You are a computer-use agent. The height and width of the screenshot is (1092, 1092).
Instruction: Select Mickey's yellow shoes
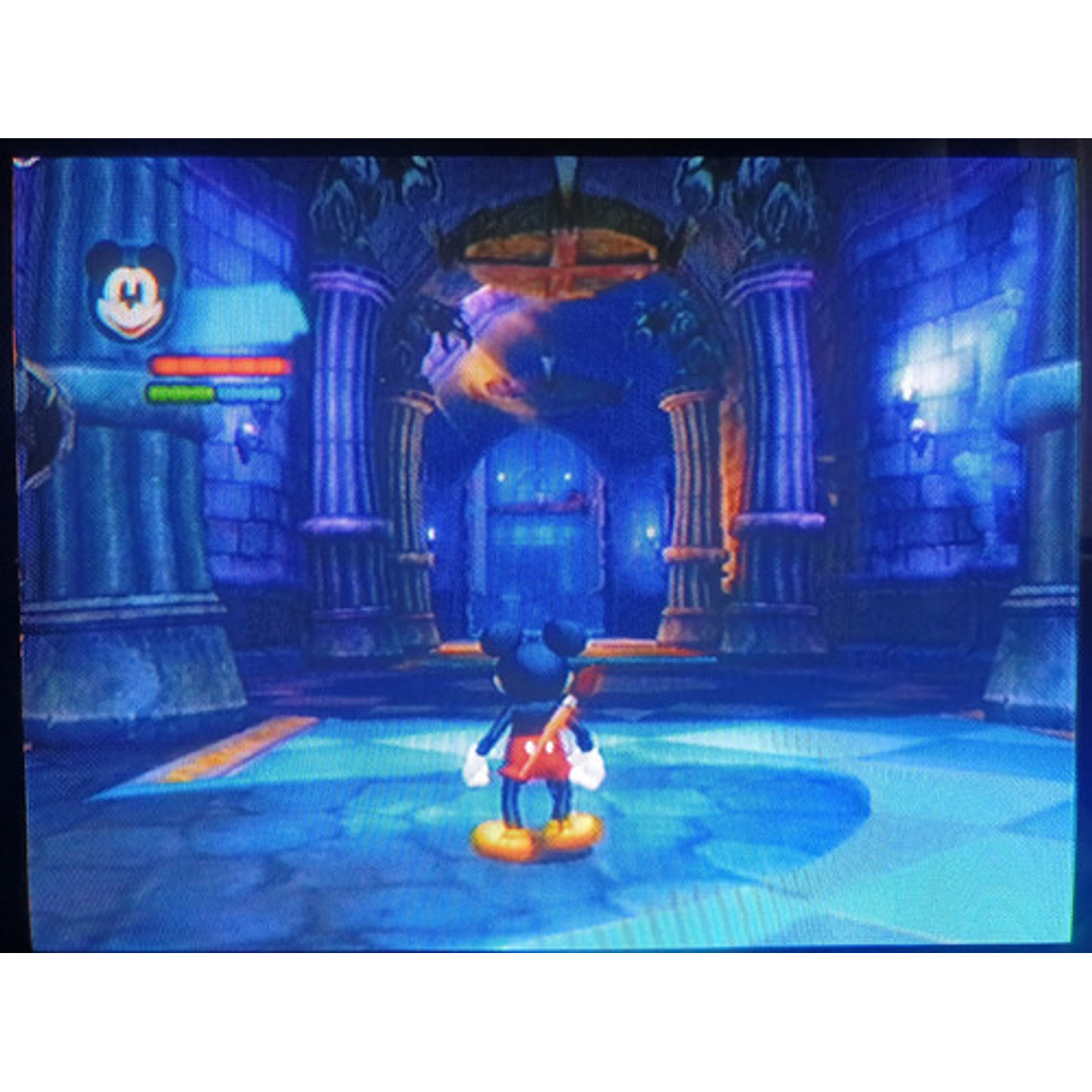point(536,833)
